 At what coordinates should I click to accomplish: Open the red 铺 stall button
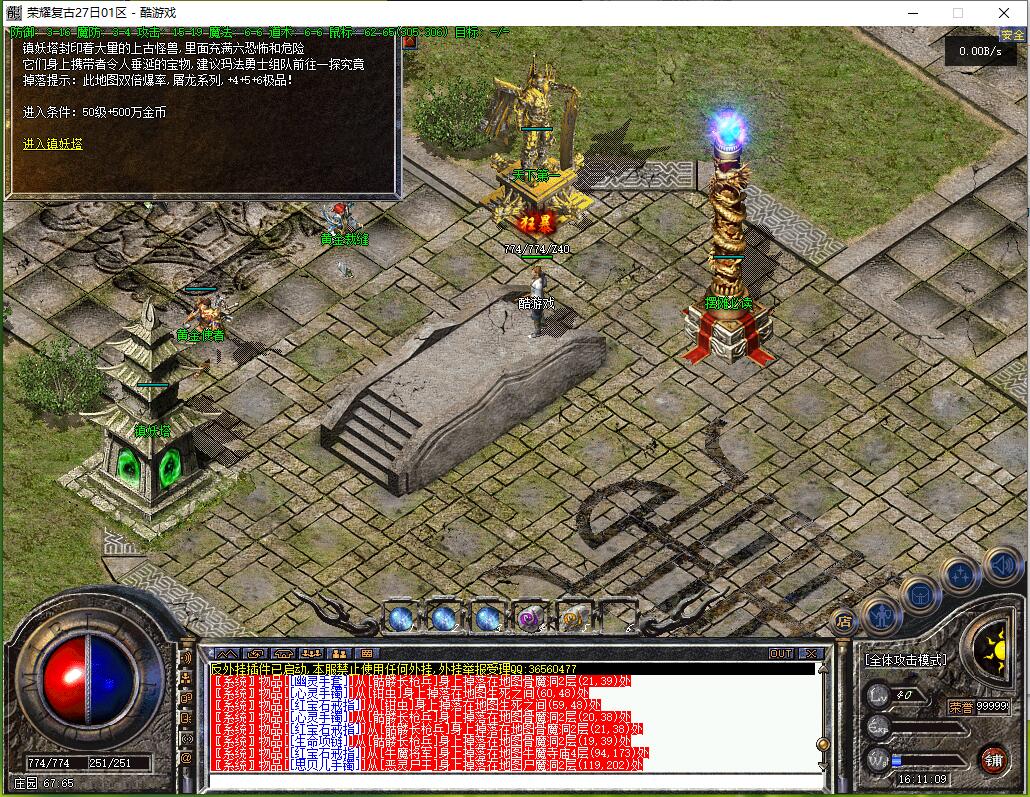click(x=993, y=758)
